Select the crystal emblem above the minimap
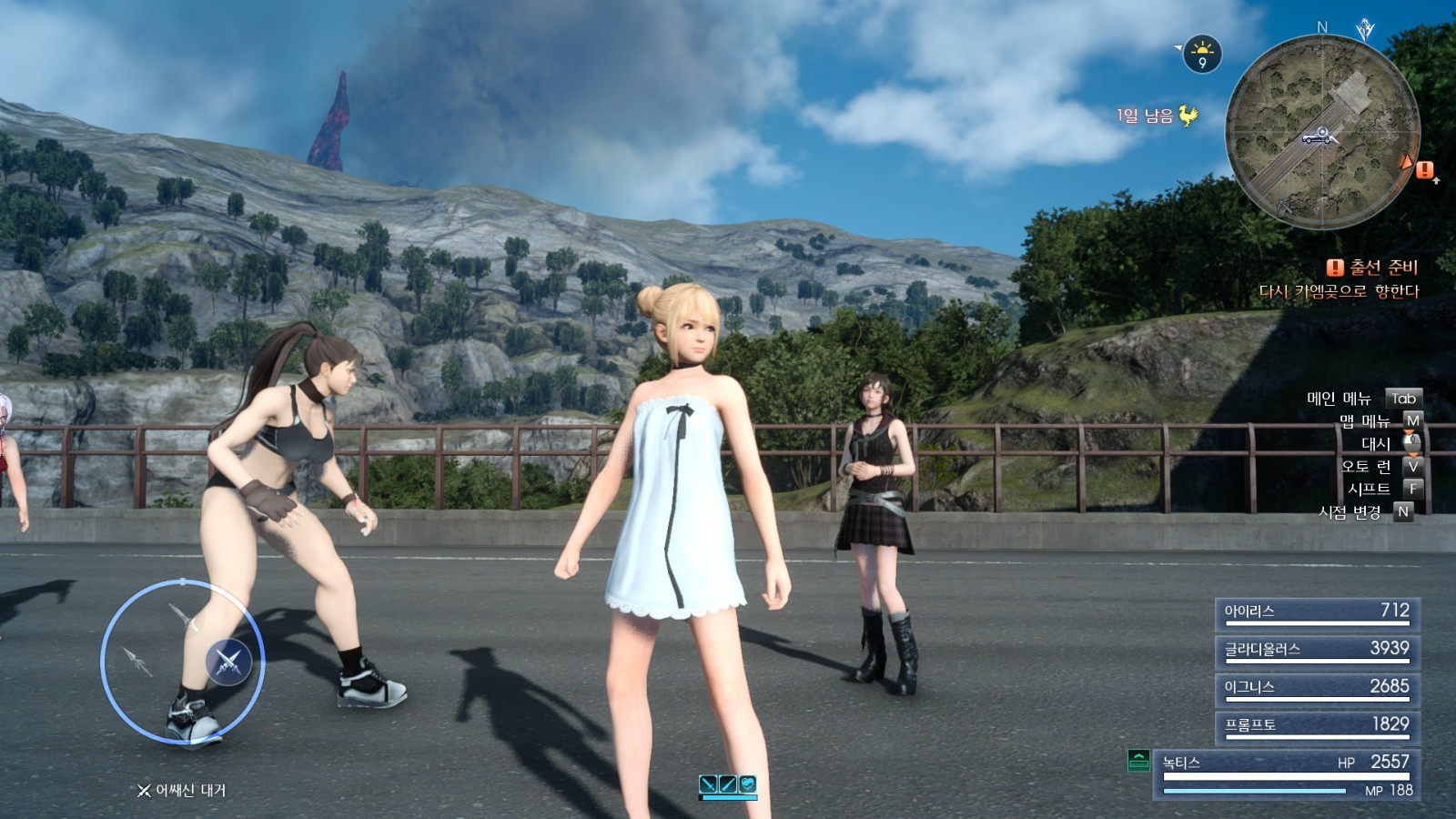This screenshot has height=819, width=1456. pyautogui.click(x=1365, y=30)
